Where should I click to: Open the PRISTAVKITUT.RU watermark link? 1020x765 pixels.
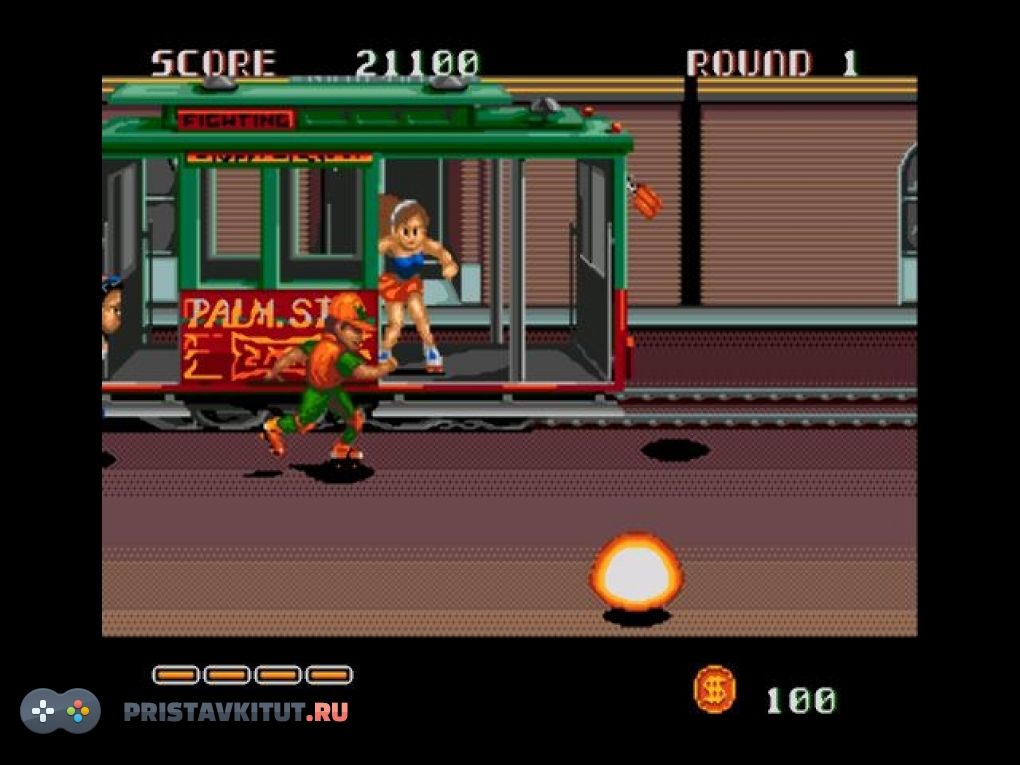[235, 712]
